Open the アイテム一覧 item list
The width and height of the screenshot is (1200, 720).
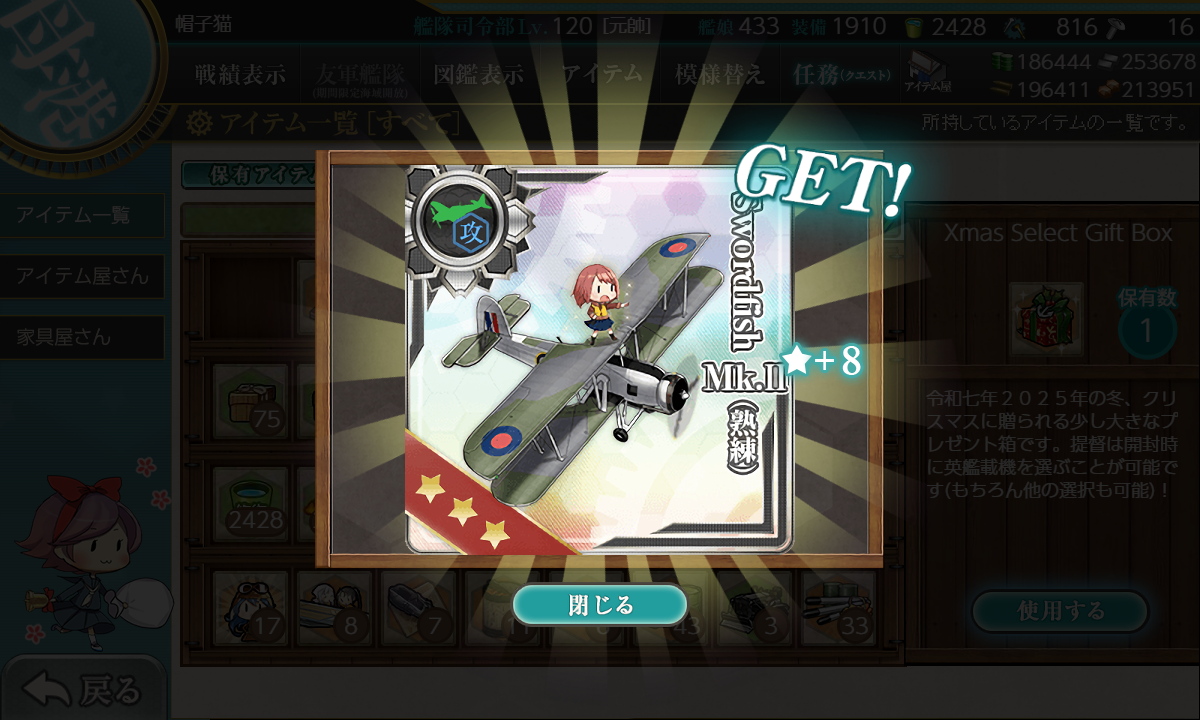(82, 215)
